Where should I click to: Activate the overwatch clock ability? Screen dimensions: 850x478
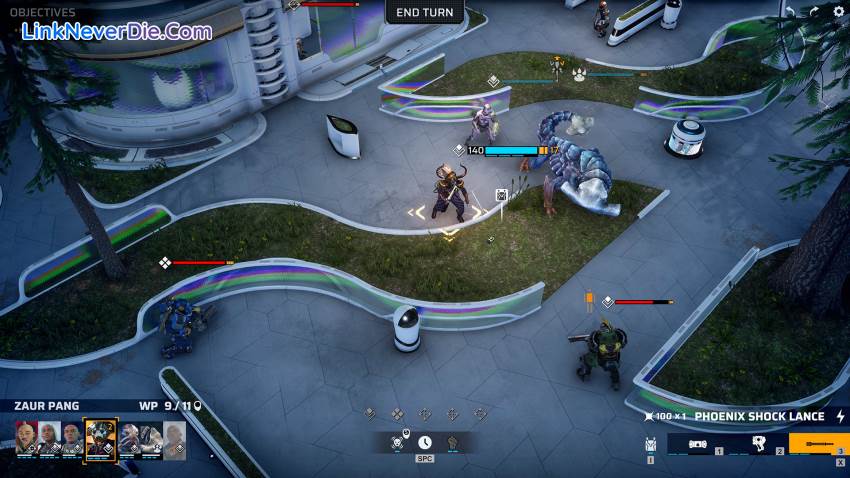[x=425, y=441]
